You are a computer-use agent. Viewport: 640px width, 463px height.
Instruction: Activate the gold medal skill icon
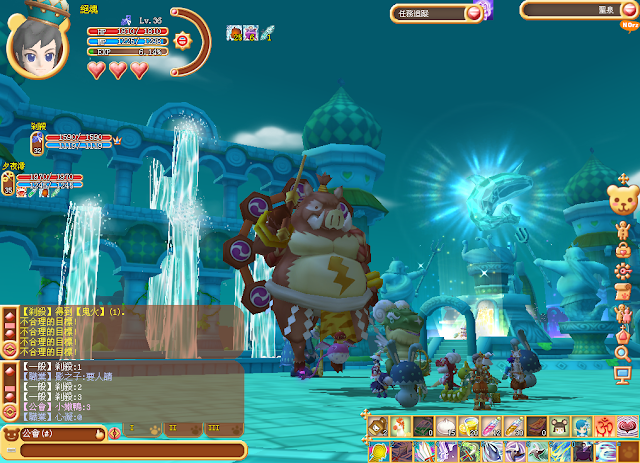378,451
